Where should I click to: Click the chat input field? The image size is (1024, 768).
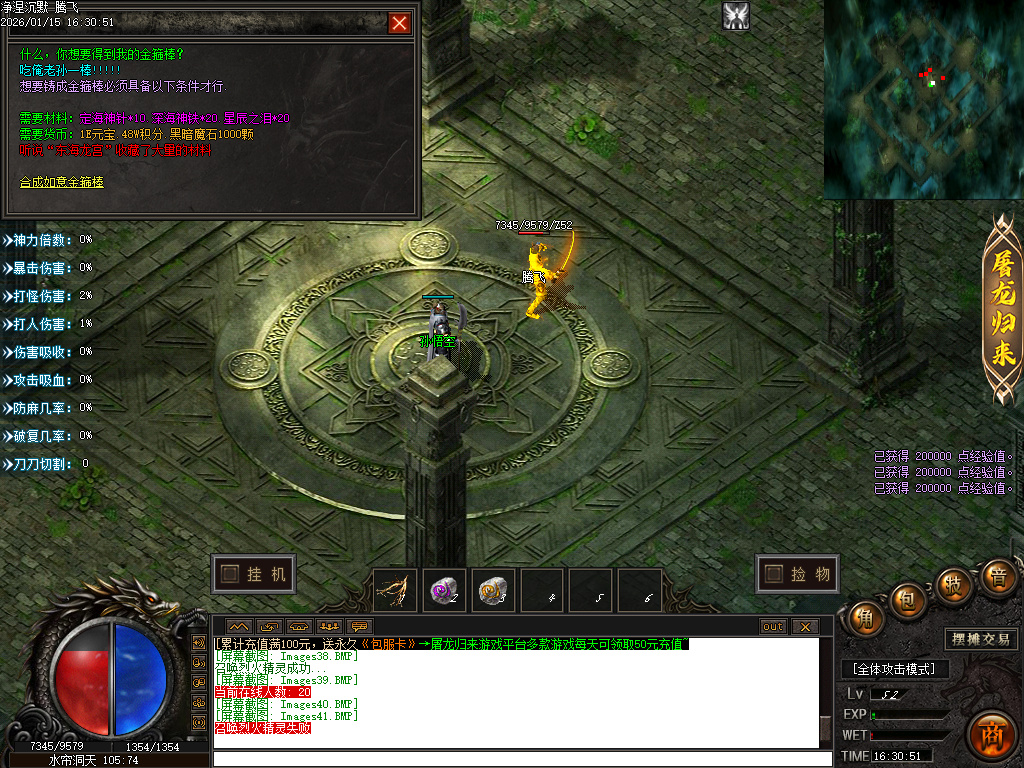[x=520, y=759]
